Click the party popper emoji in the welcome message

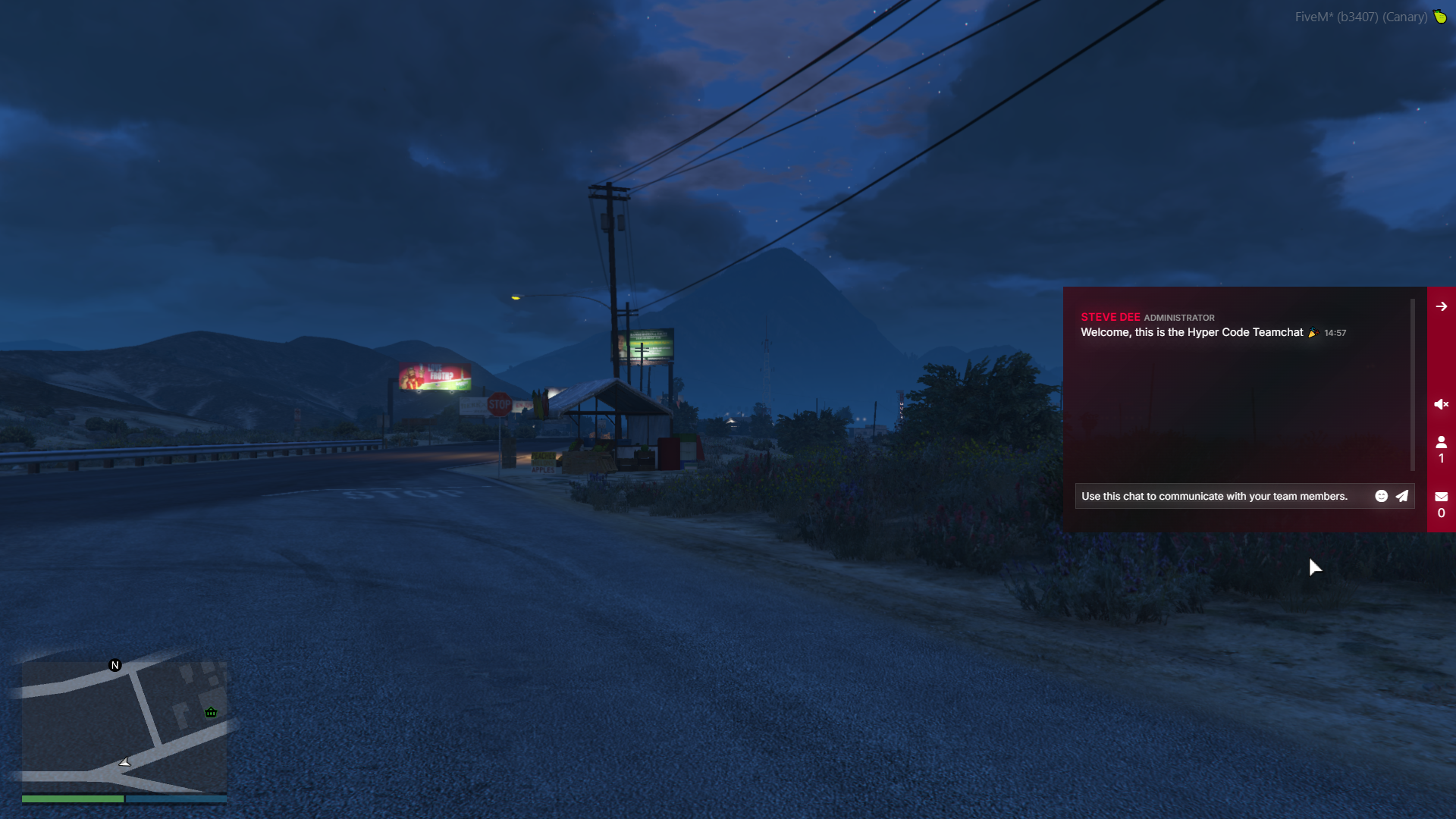coord(1313,332)
